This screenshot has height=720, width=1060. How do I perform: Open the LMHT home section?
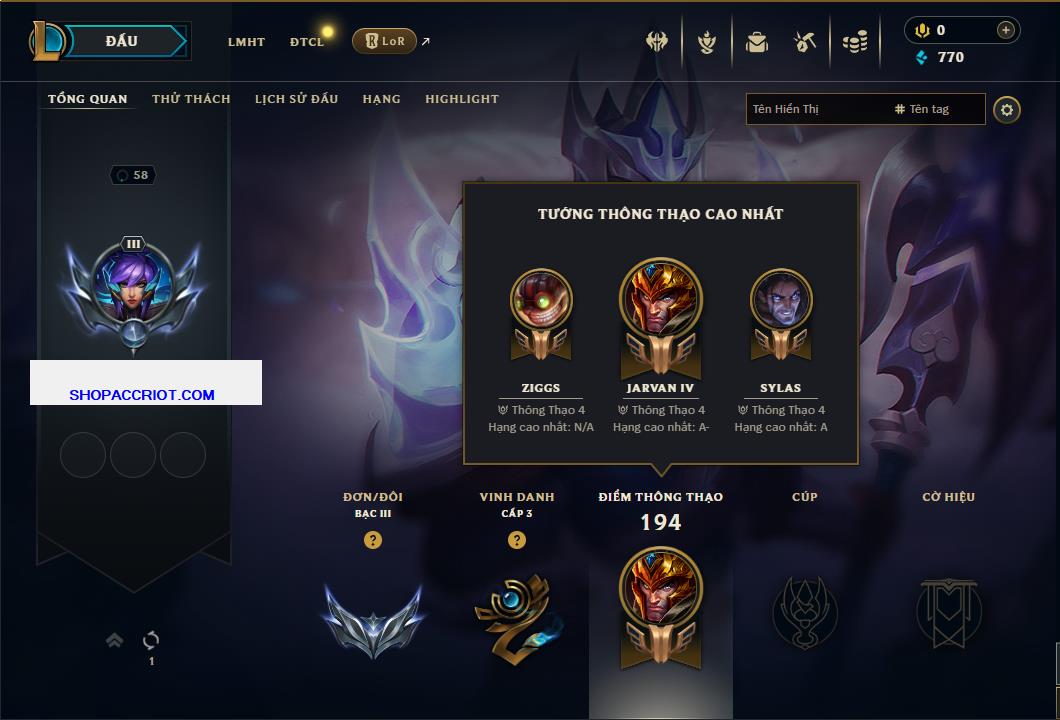pos(246,42)
